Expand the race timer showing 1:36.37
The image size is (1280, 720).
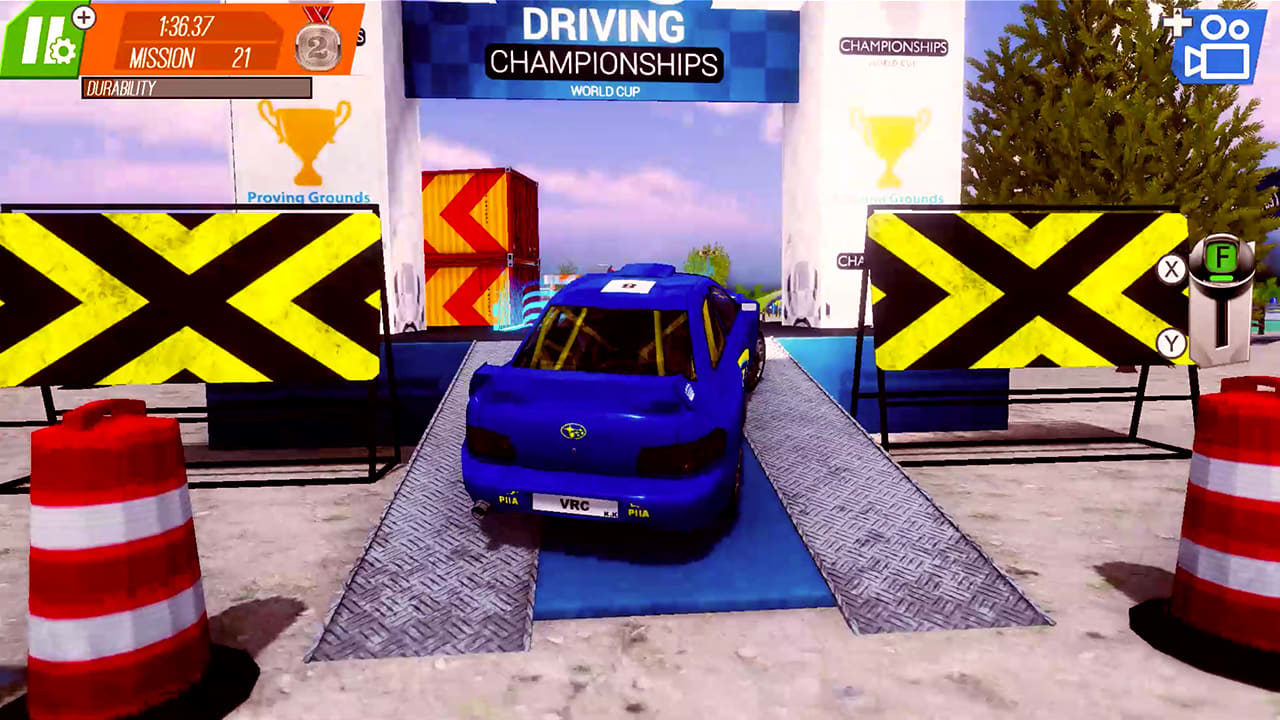coord(186,25)
